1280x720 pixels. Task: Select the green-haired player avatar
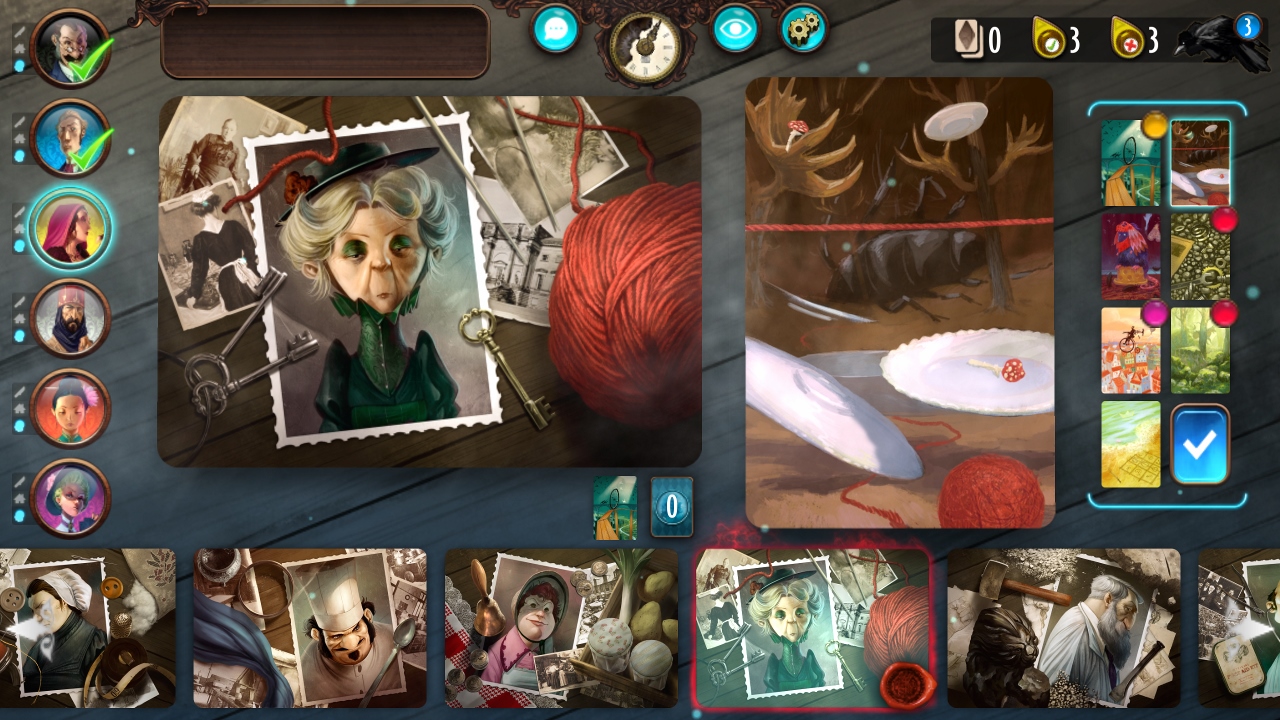(70, 496)
